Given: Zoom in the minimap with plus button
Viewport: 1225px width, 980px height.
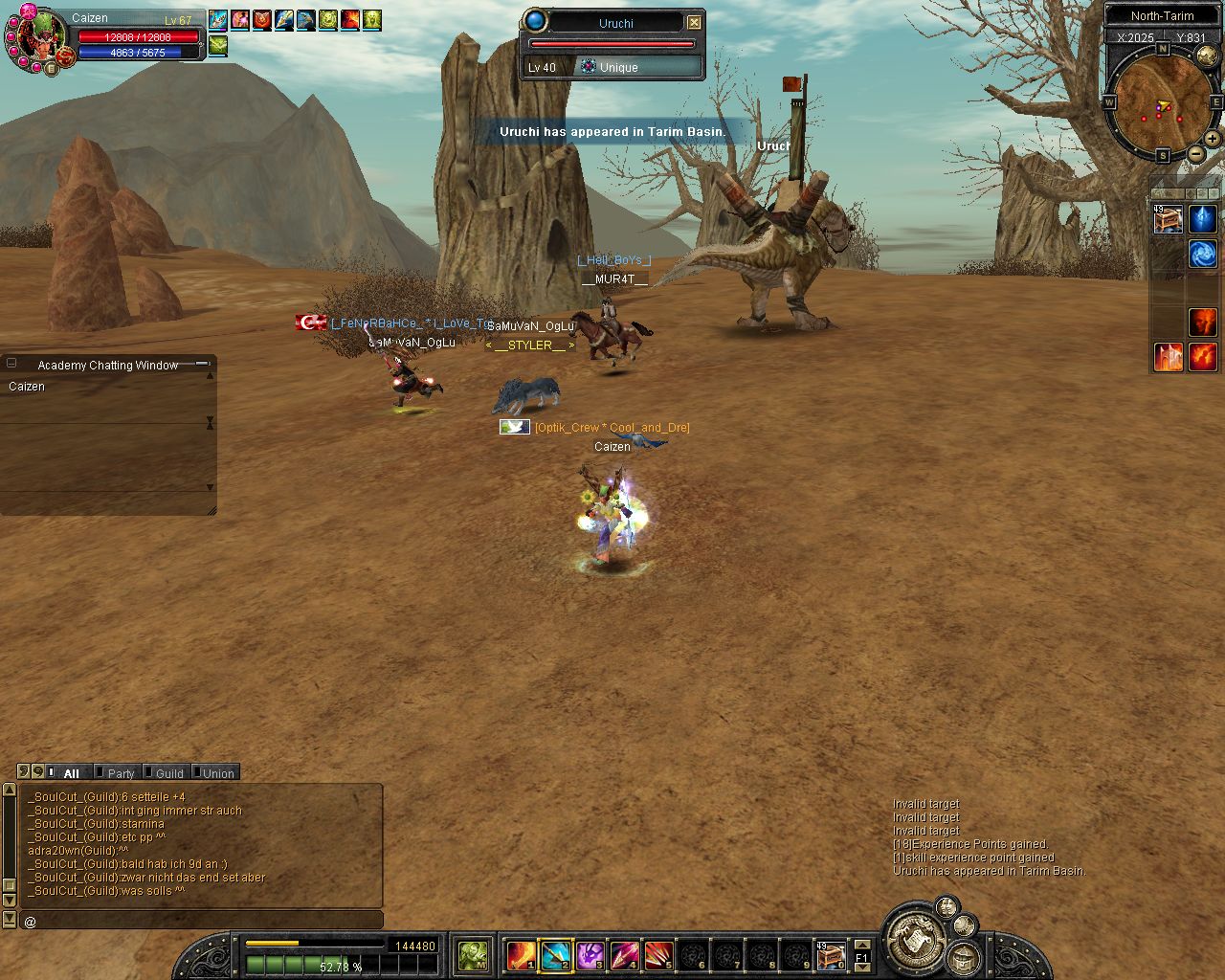Looking at the screenshot, I should [x=1212, y=139].
